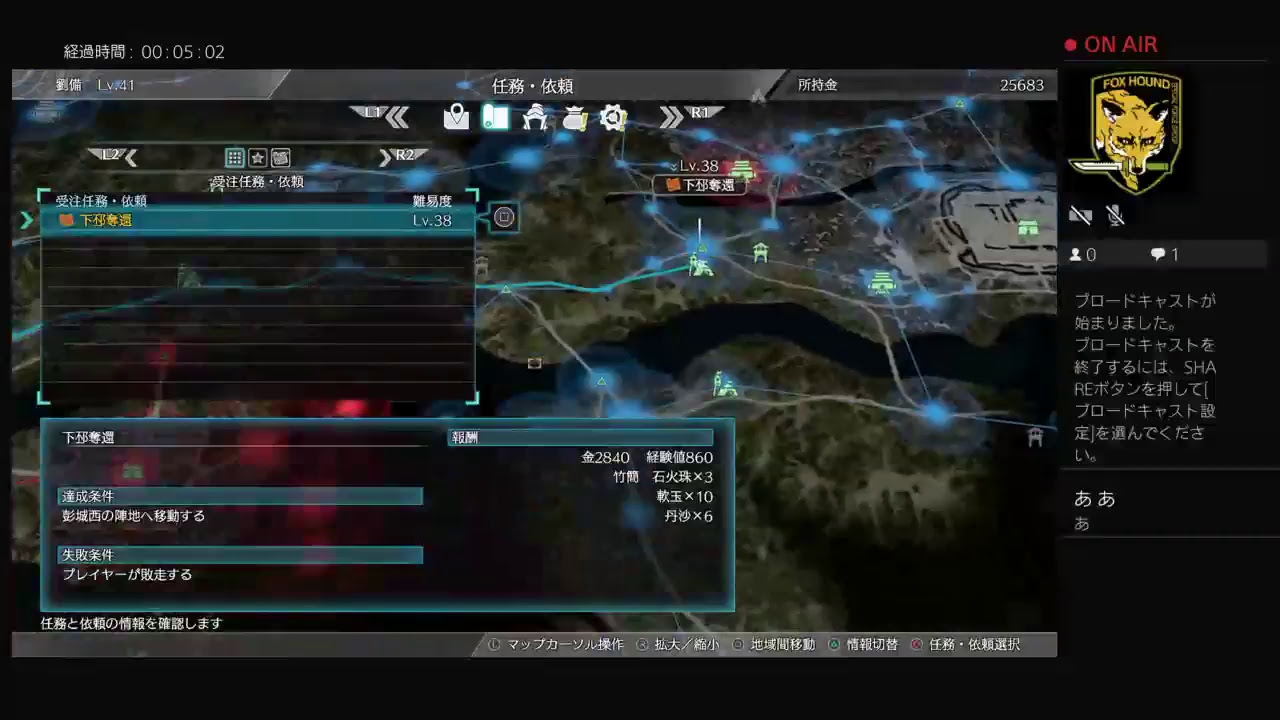Screen dimensions: 1280x720
Task: Click the grid filter icon
Action: click(x=234, y=157)
